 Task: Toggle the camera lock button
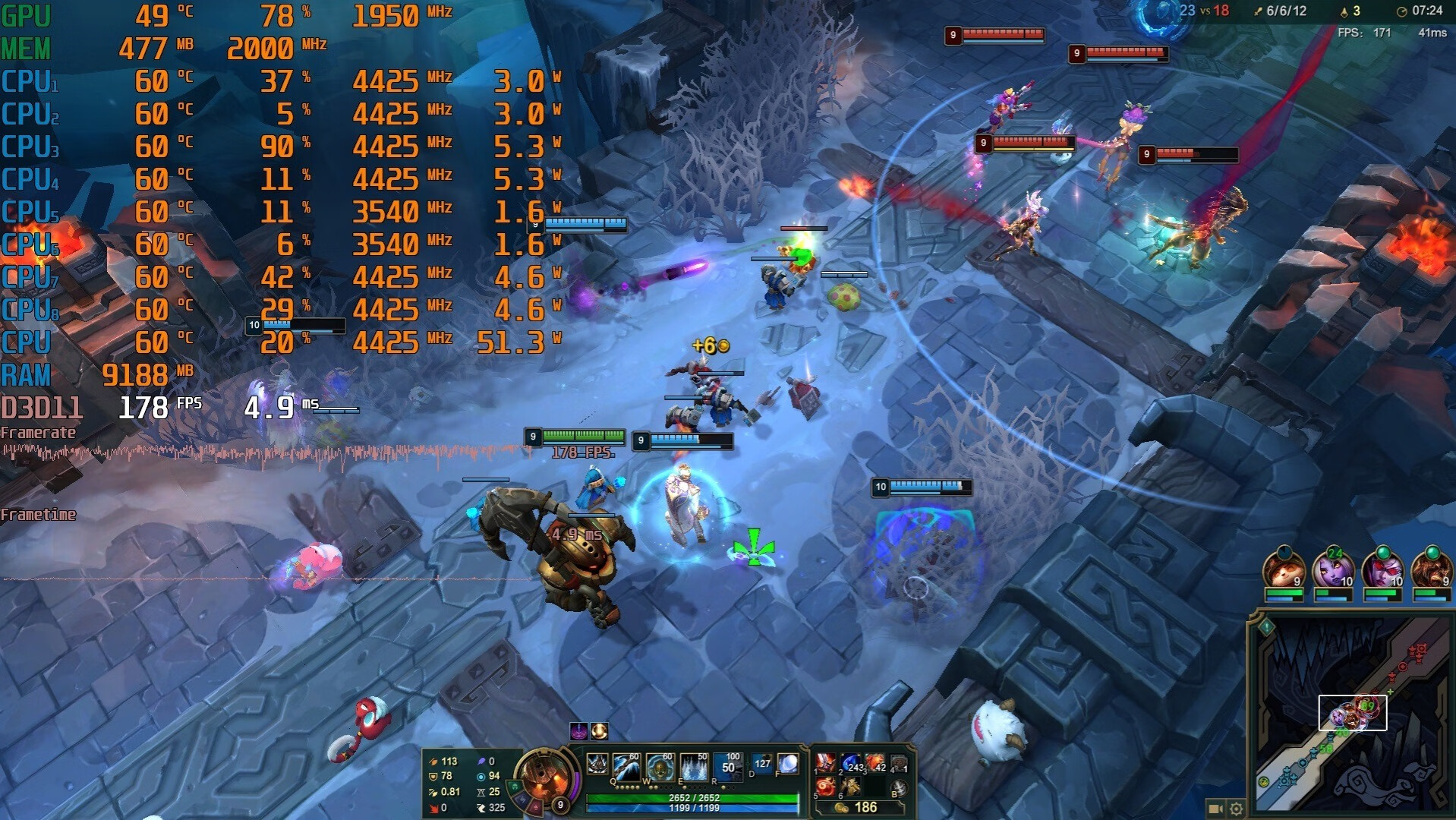tap(1215, 809)
